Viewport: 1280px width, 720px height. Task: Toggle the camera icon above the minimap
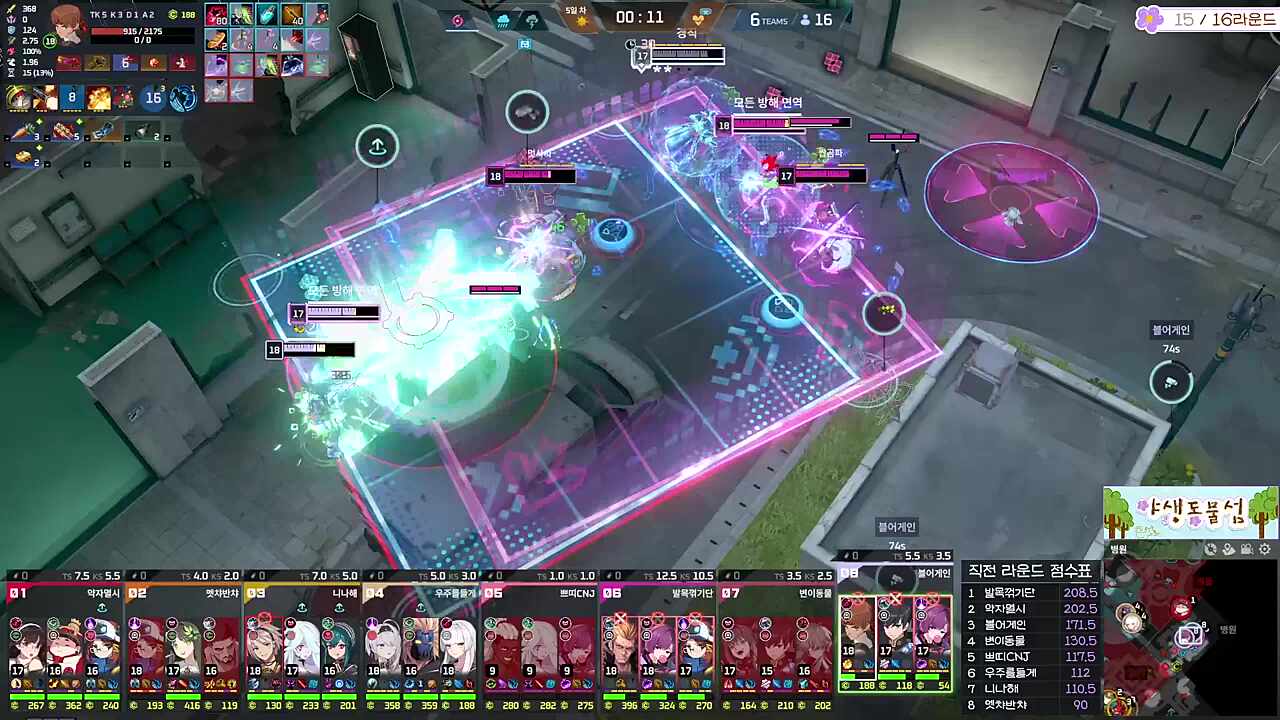1247,549
